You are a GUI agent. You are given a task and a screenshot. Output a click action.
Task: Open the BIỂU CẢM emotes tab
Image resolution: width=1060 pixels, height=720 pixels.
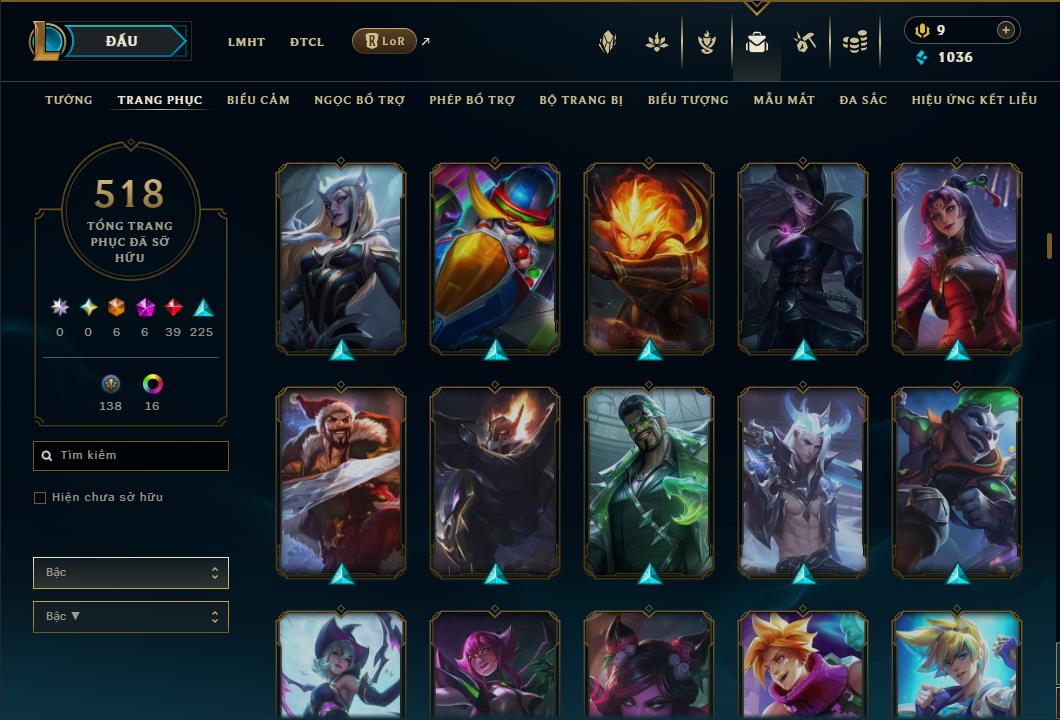click(258, 100)
